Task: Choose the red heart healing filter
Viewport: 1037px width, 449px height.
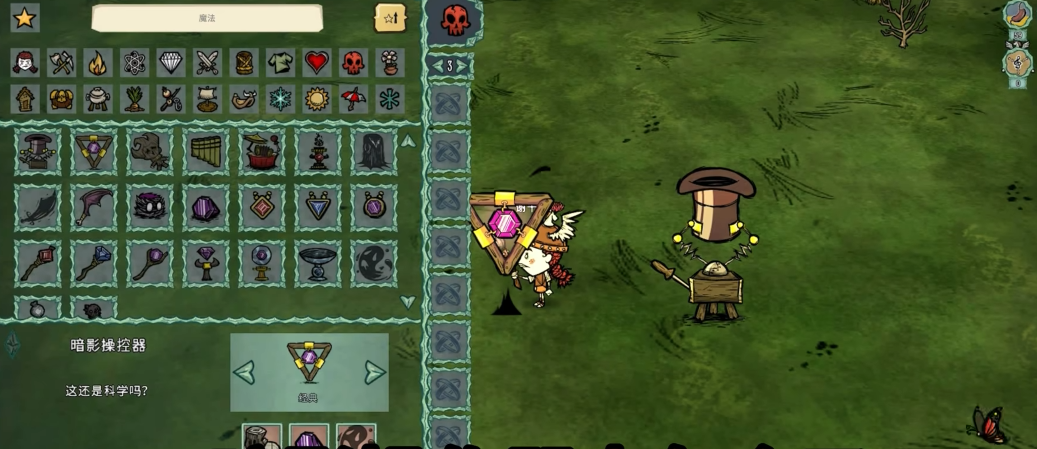Action: click(316, 63)
